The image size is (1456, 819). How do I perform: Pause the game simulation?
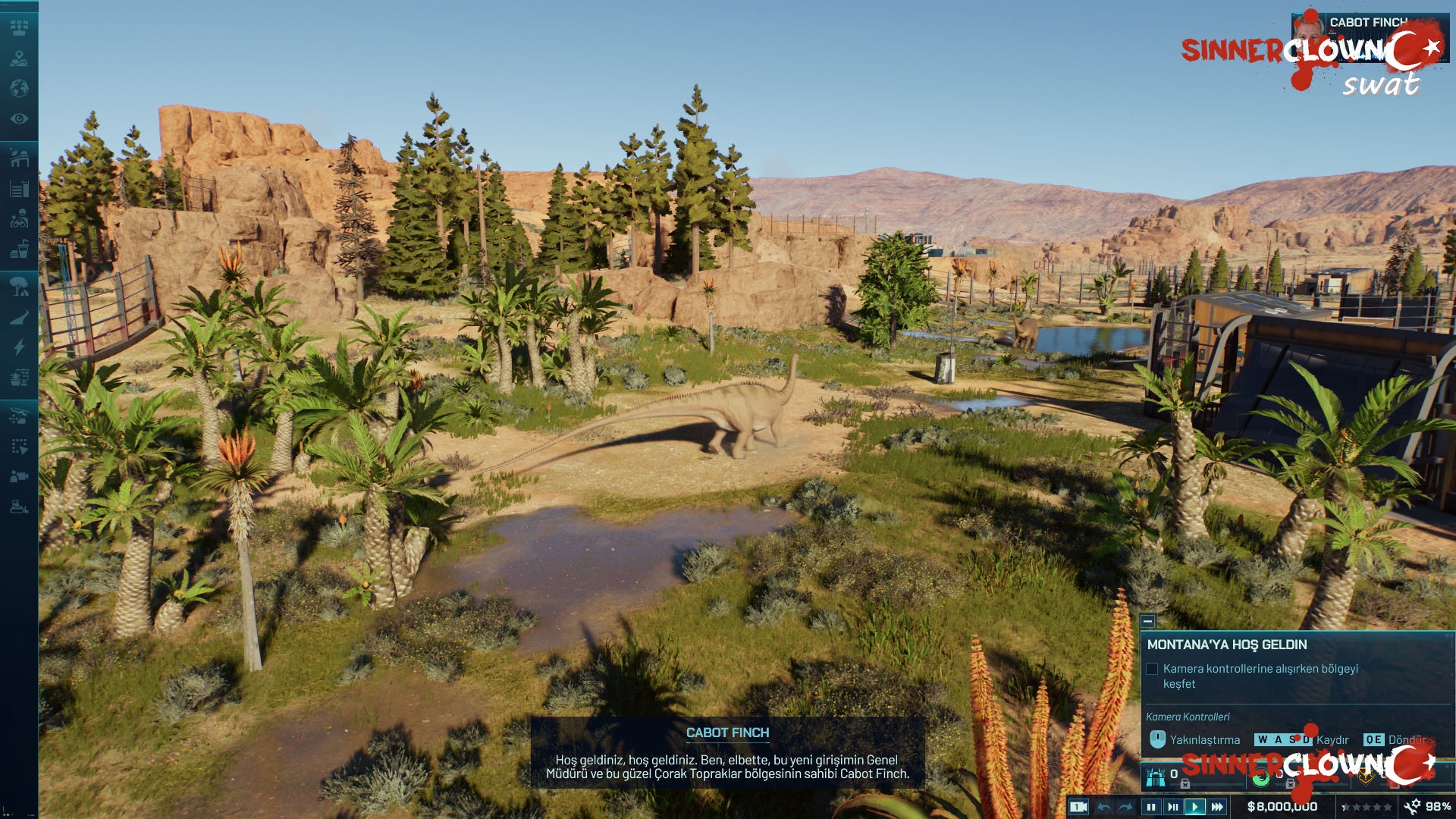pos(1151,807)
